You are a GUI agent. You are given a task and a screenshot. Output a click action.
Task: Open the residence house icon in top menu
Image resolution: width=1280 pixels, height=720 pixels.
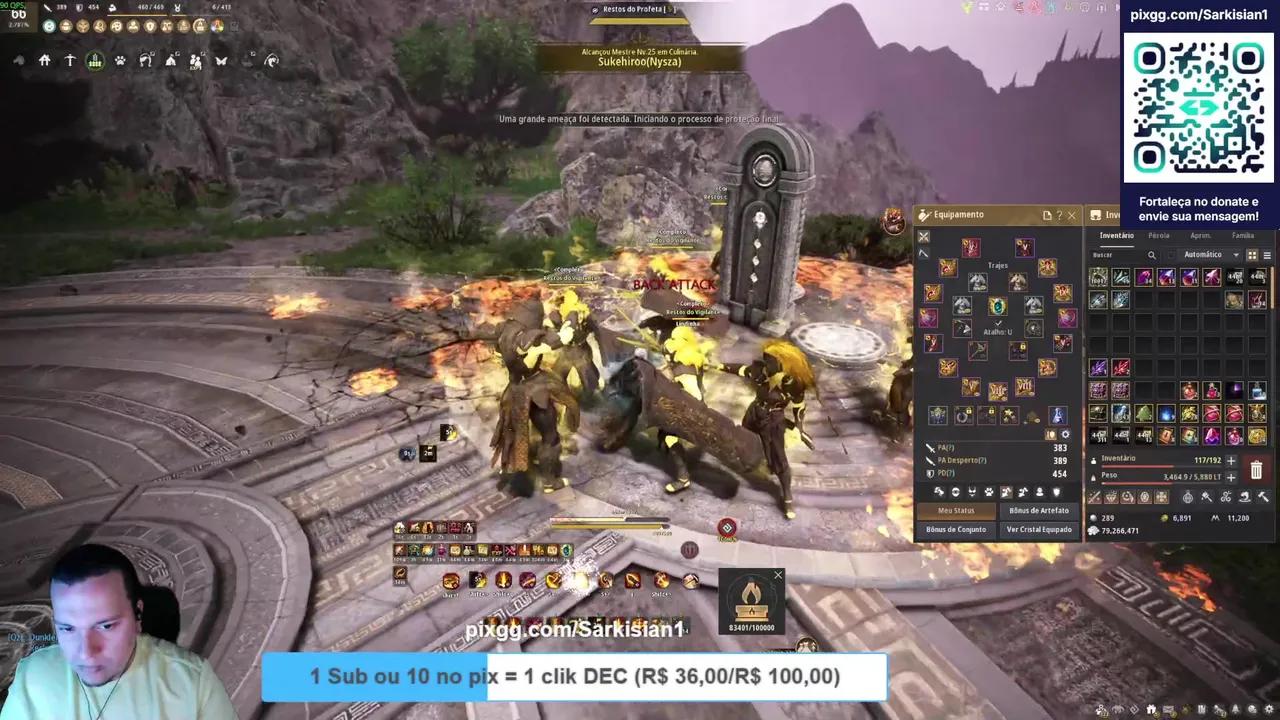click(45, 61)
